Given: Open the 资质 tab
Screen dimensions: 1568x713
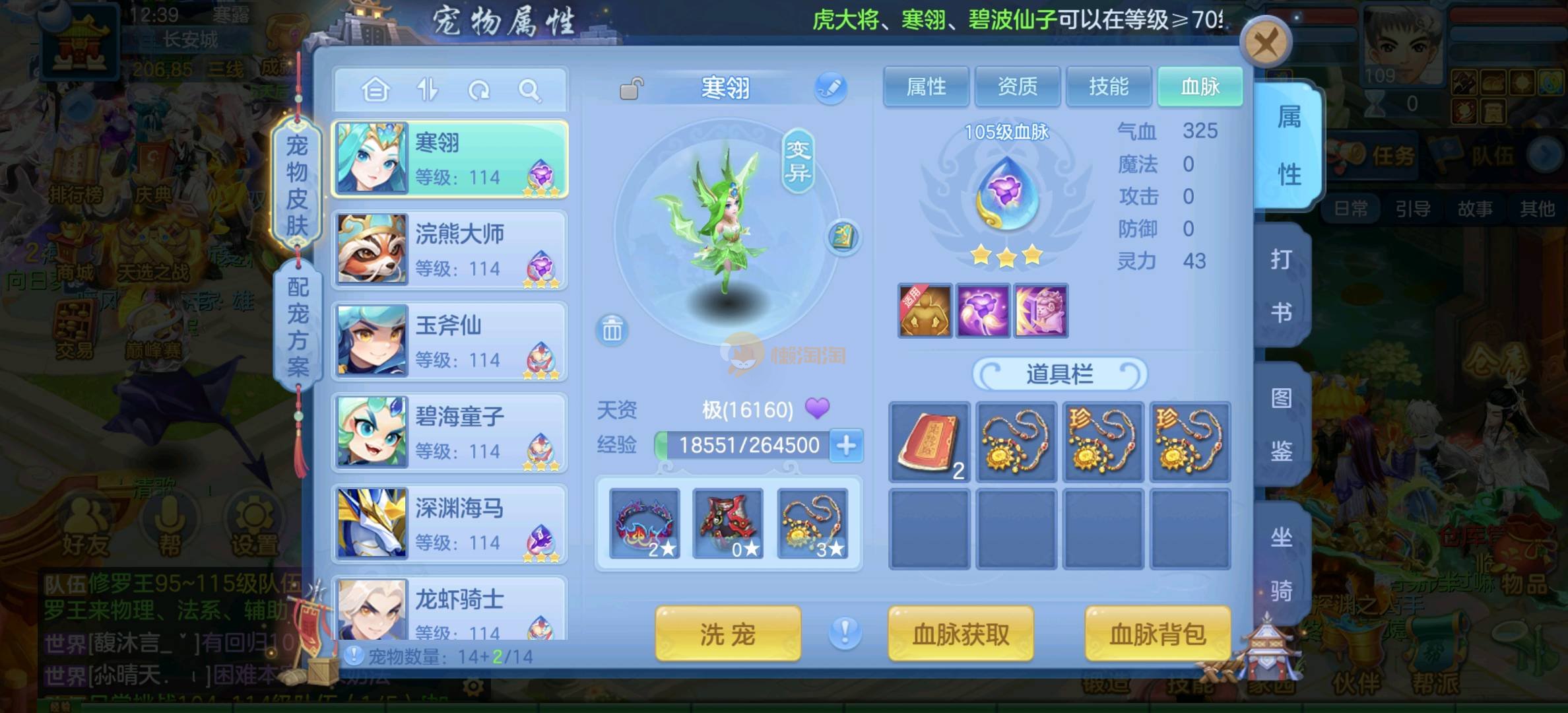Looking at the screenshot, I should (1017, 86).
